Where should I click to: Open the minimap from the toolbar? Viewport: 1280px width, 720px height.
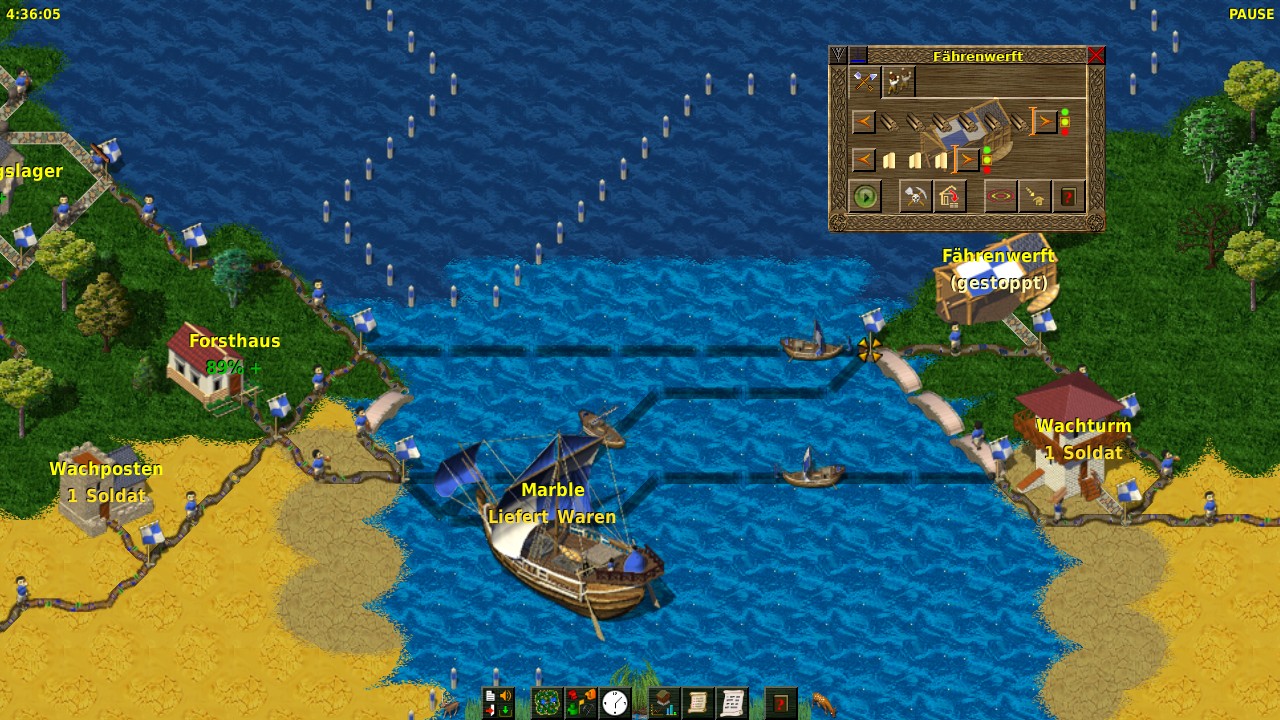[x=546, y=703]
